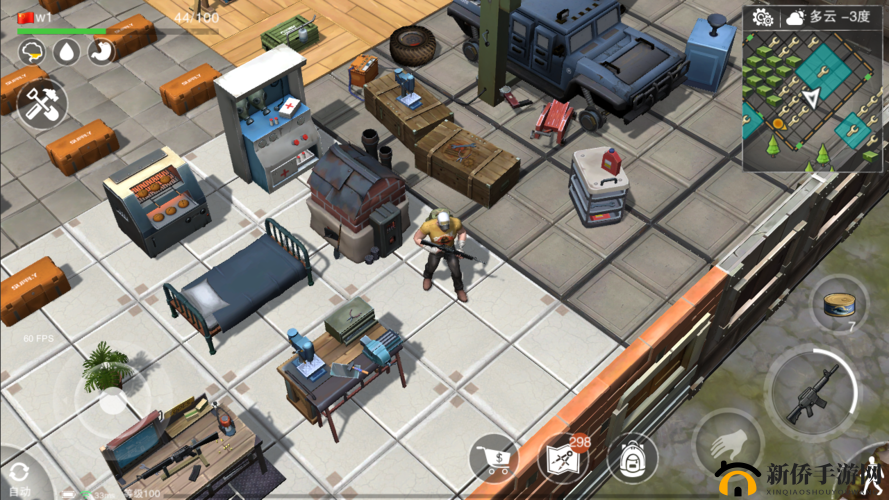The image size is (889, 500).
Task: Open the build mode hammer button
Action: pos(41,104)
